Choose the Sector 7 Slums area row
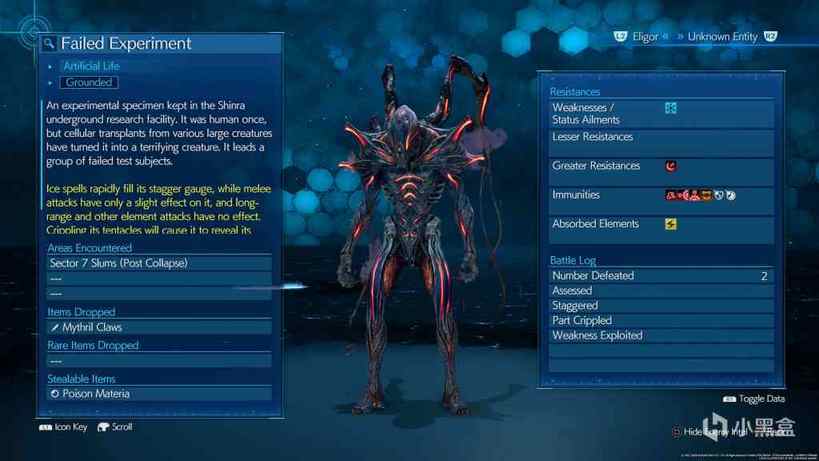The height and width of the screenshot is (461, 819). [159, 263]
